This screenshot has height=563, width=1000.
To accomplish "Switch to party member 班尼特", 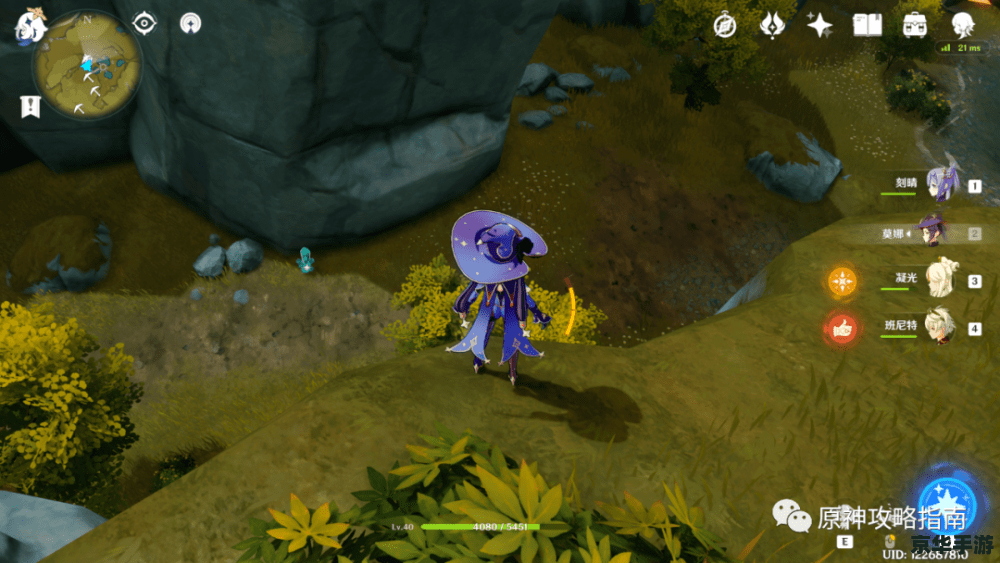I will [x=940, y=327].
